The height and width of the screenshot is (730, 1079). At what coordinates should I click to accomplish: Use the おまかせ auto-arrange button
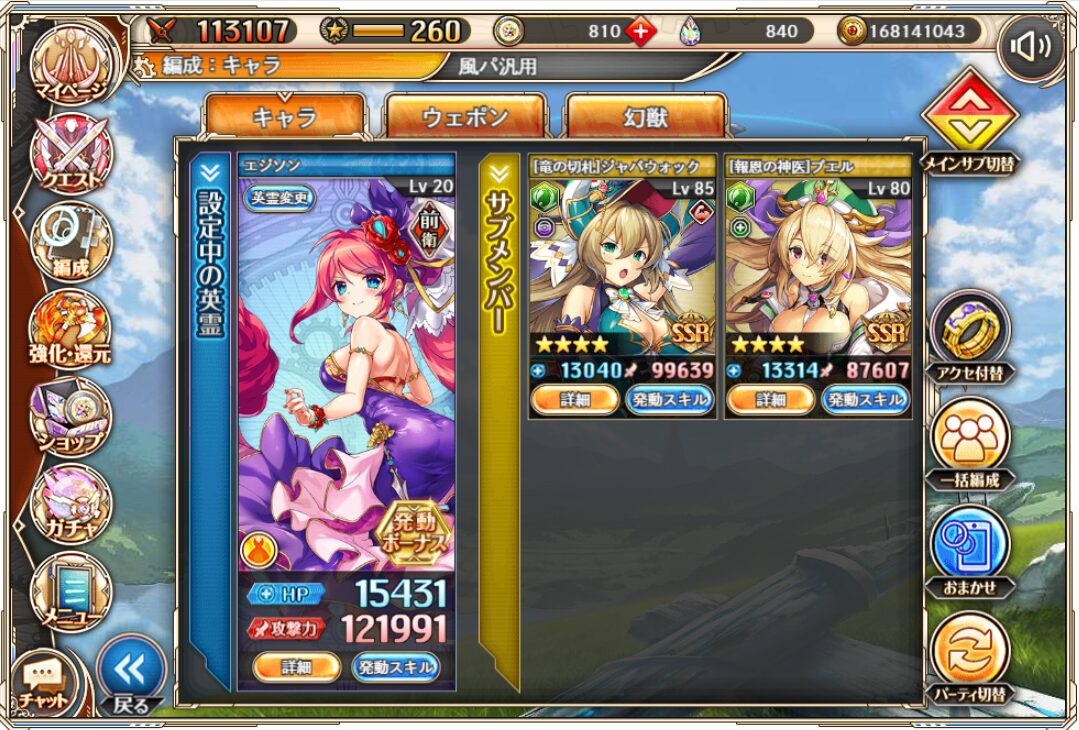click(x=969, y=550)
